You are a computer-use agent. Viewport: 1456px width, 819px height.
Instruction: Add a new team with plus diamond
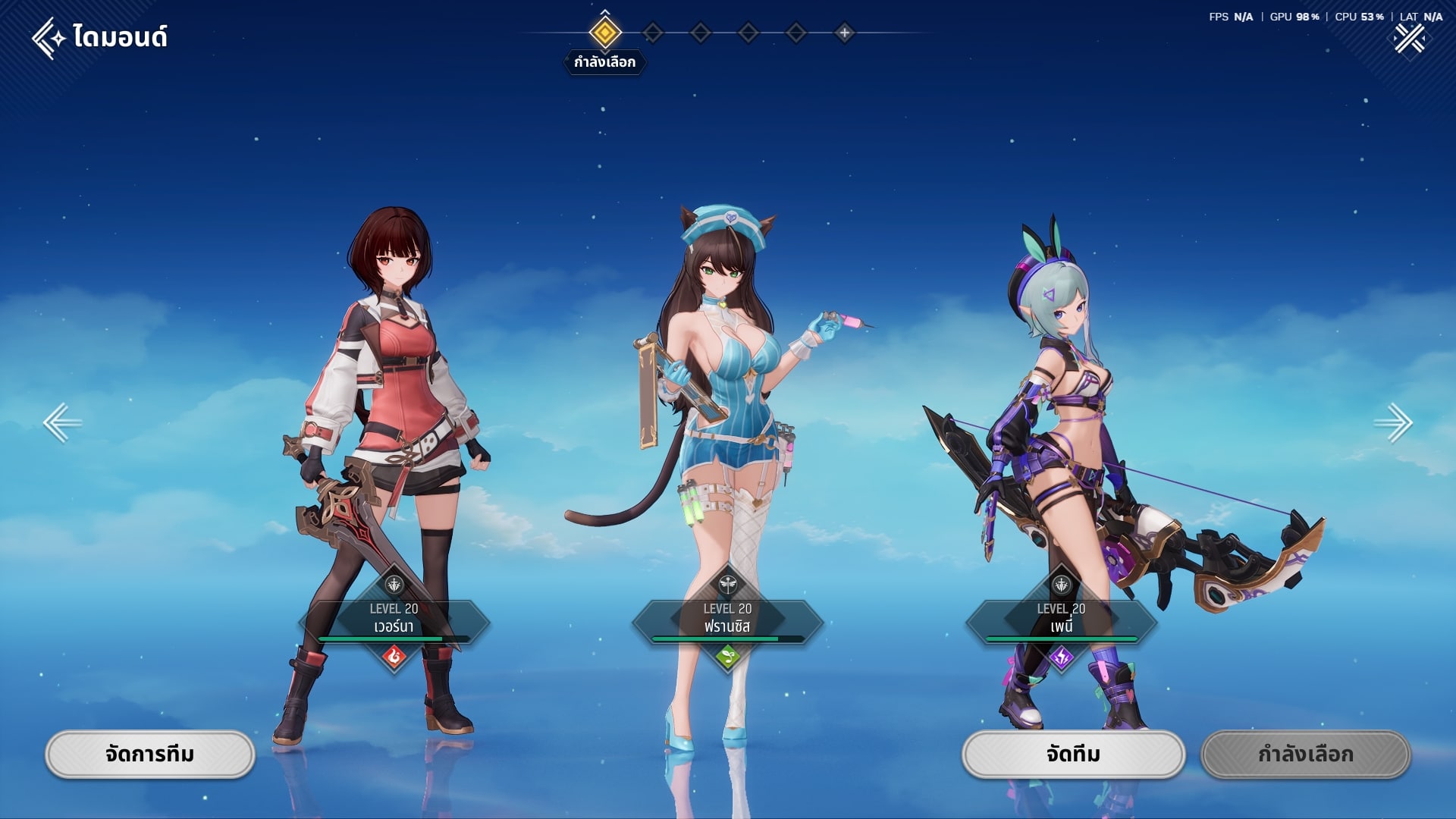pos(844,33)
